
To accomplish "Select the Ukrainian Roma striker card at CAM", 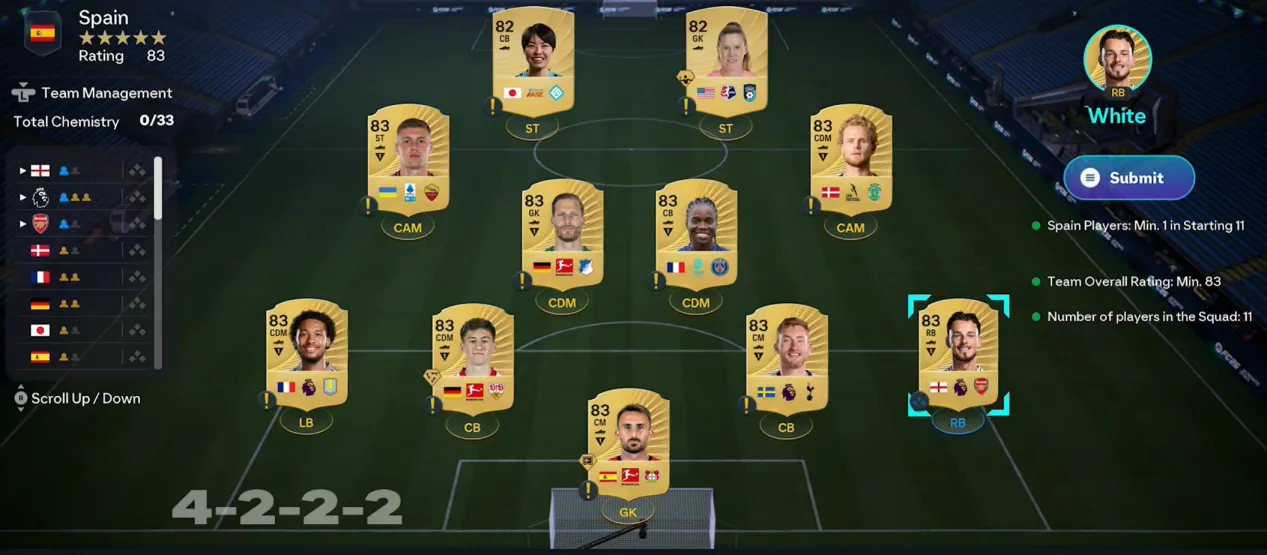I will click(x=408, y=160).
